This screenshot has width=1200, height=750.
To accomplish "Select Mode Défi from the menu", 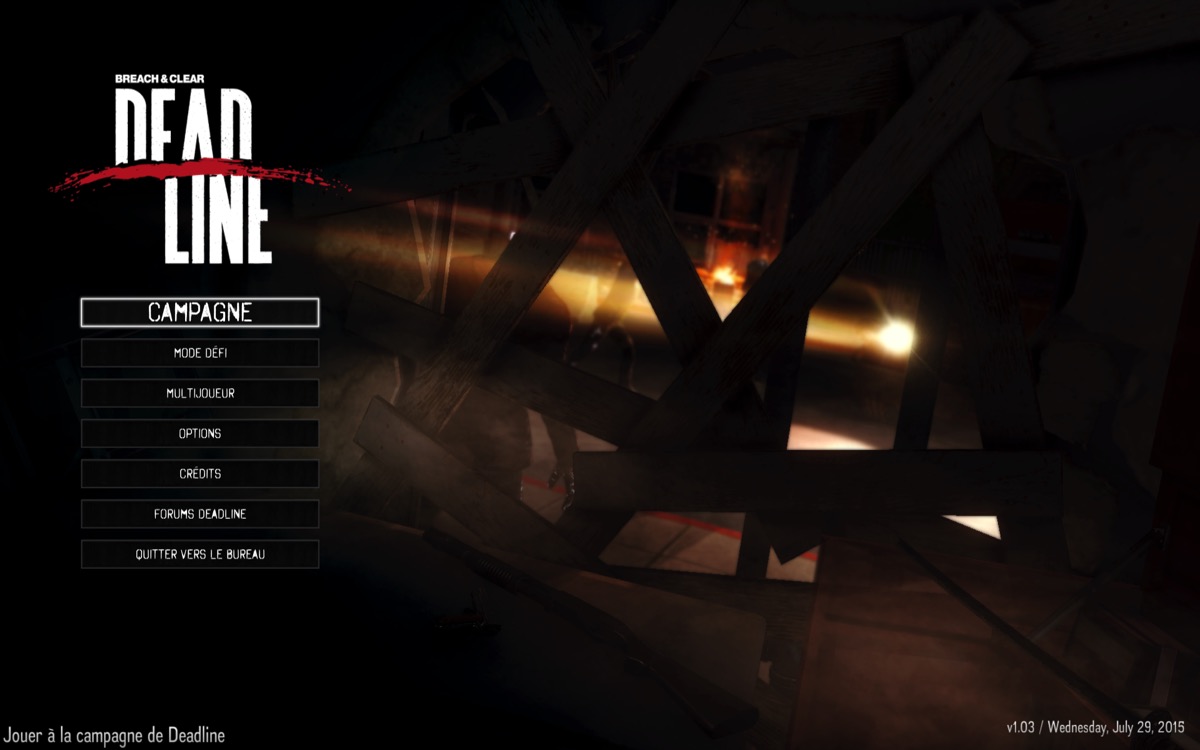I will pos(200,353).
